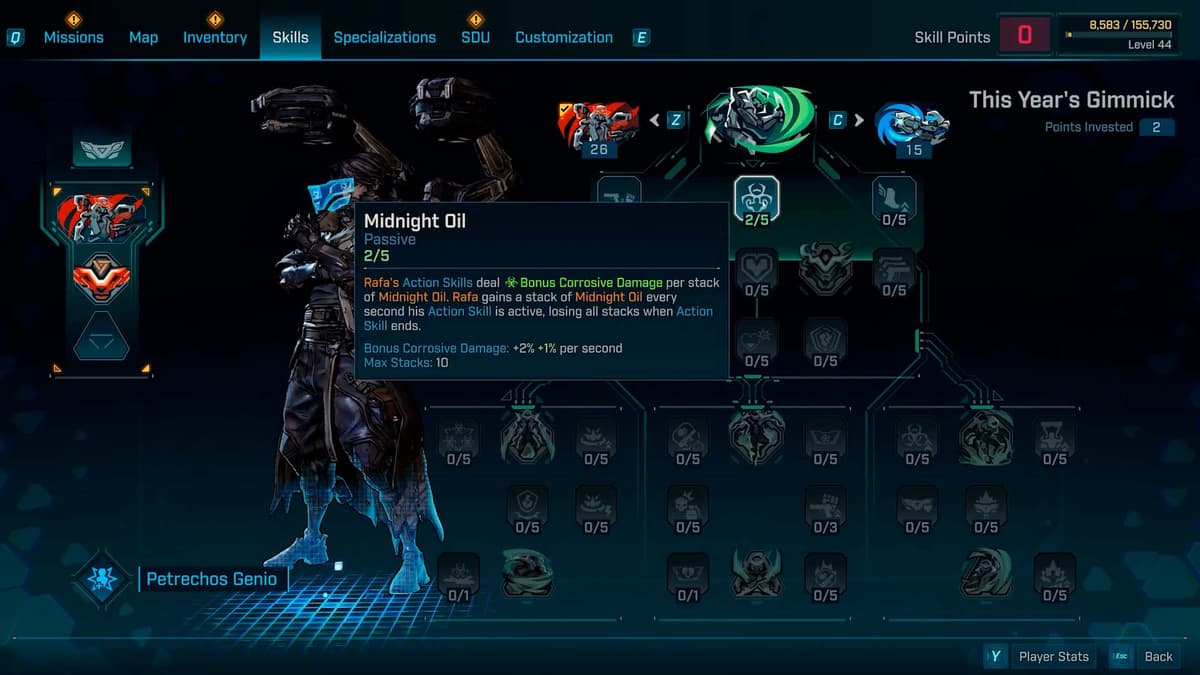Switch to the Map tab
Screen dimensions: 1200x675
coord(143,37)
